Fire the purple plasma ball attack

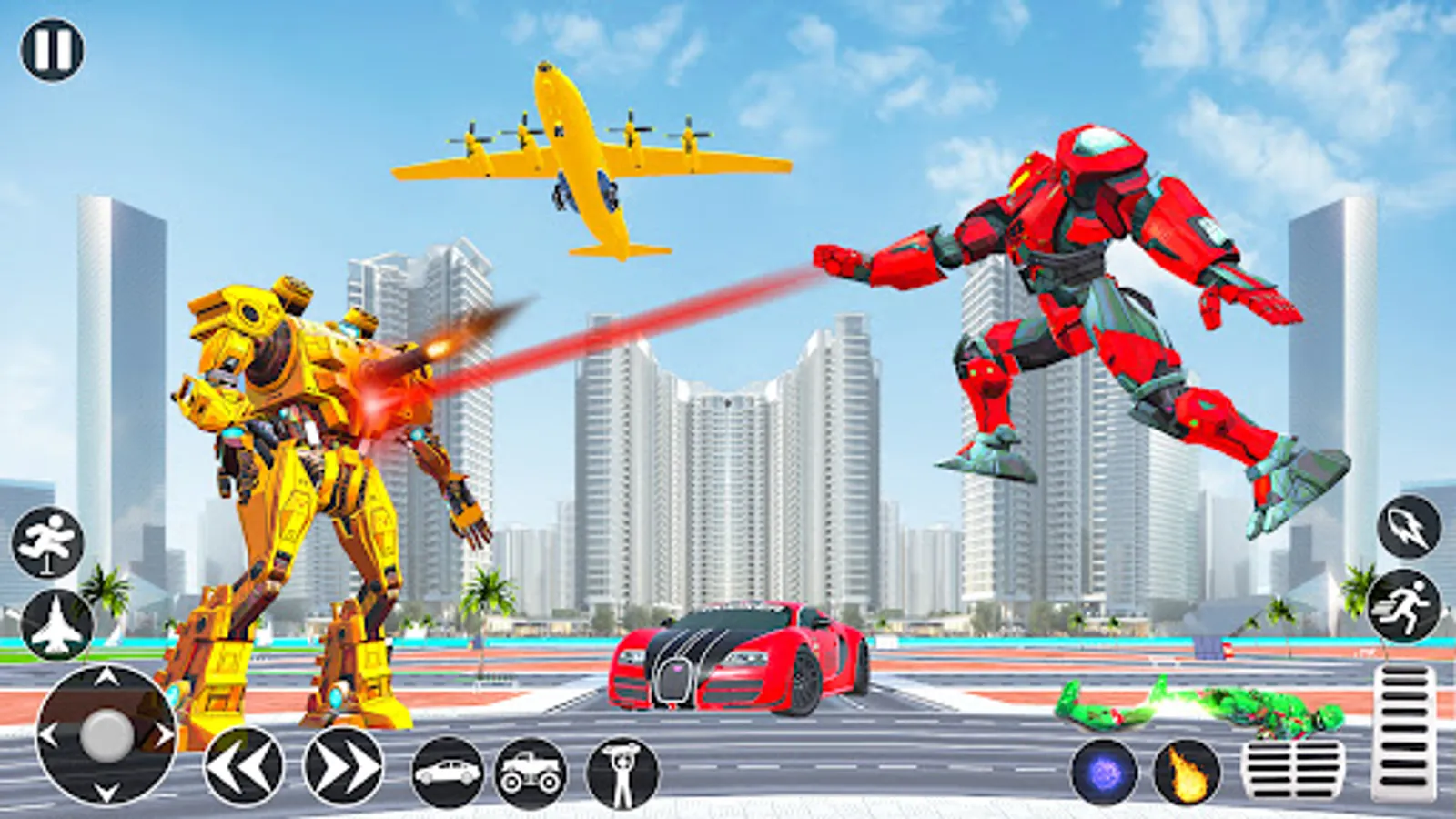[1105, 769]
